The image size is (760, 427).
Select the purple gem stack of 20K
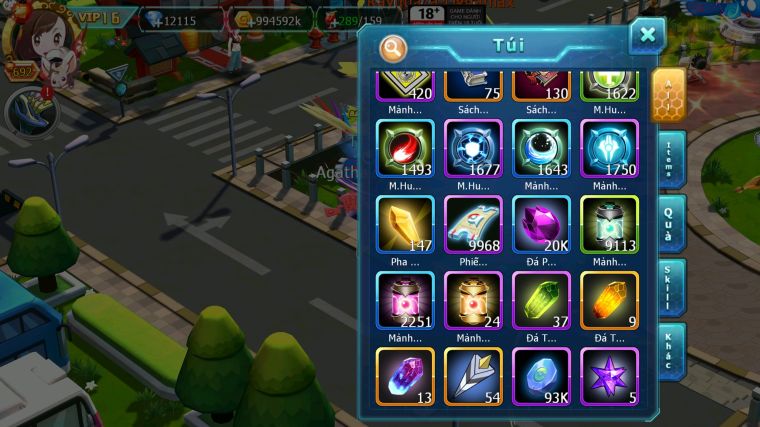[541, 224]
